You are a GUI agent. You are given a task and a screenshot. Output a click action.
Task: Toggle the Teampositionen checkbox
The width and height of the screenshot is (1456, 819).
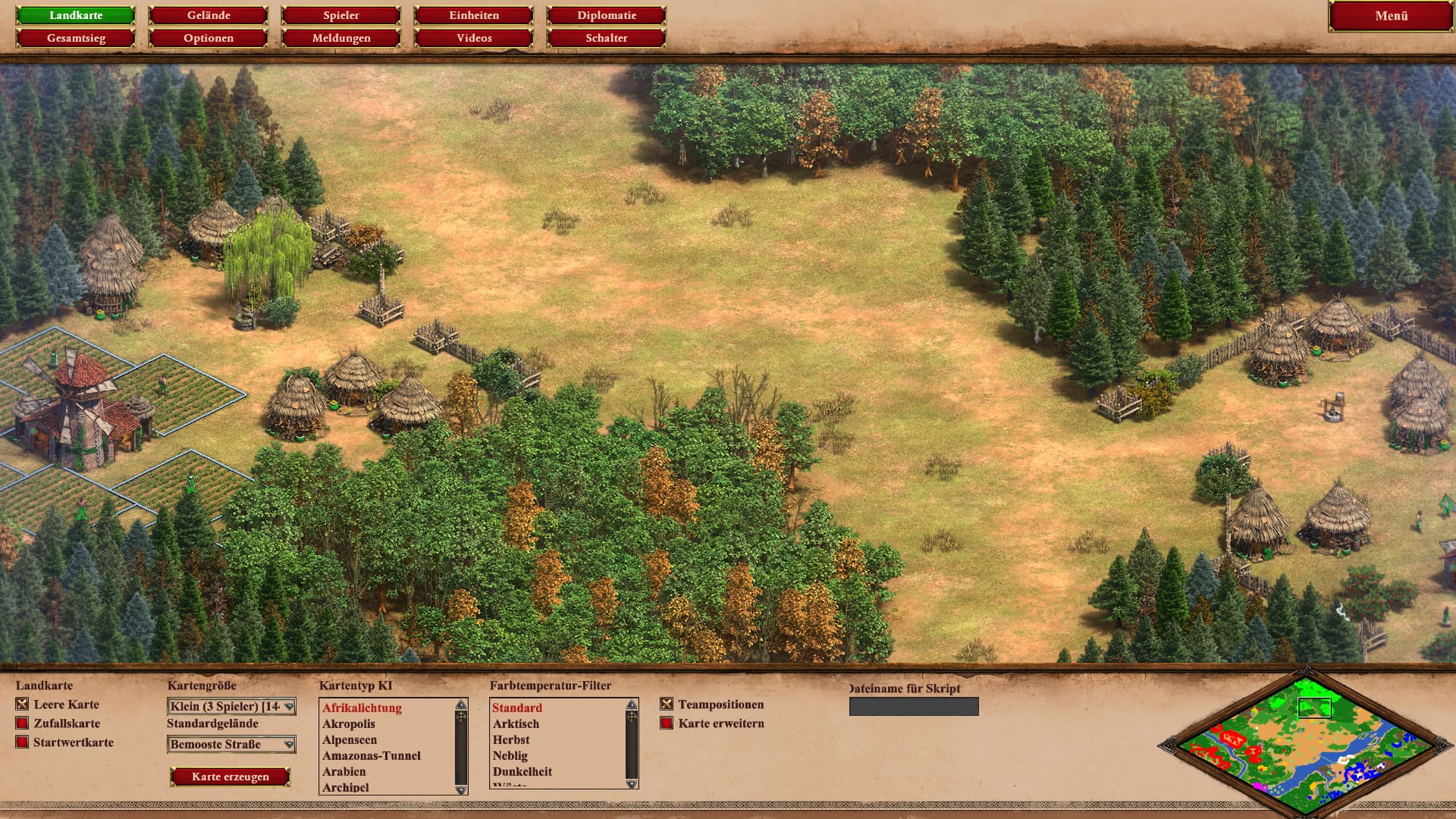tap(667, 704)
